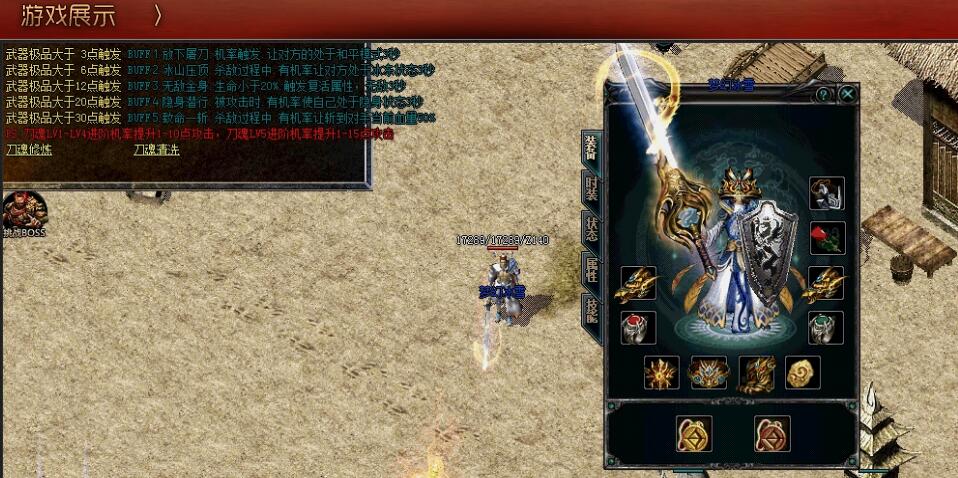958x478 pixels.
Task: Close the character equipment panel
Action: click(x=847, y=94)
